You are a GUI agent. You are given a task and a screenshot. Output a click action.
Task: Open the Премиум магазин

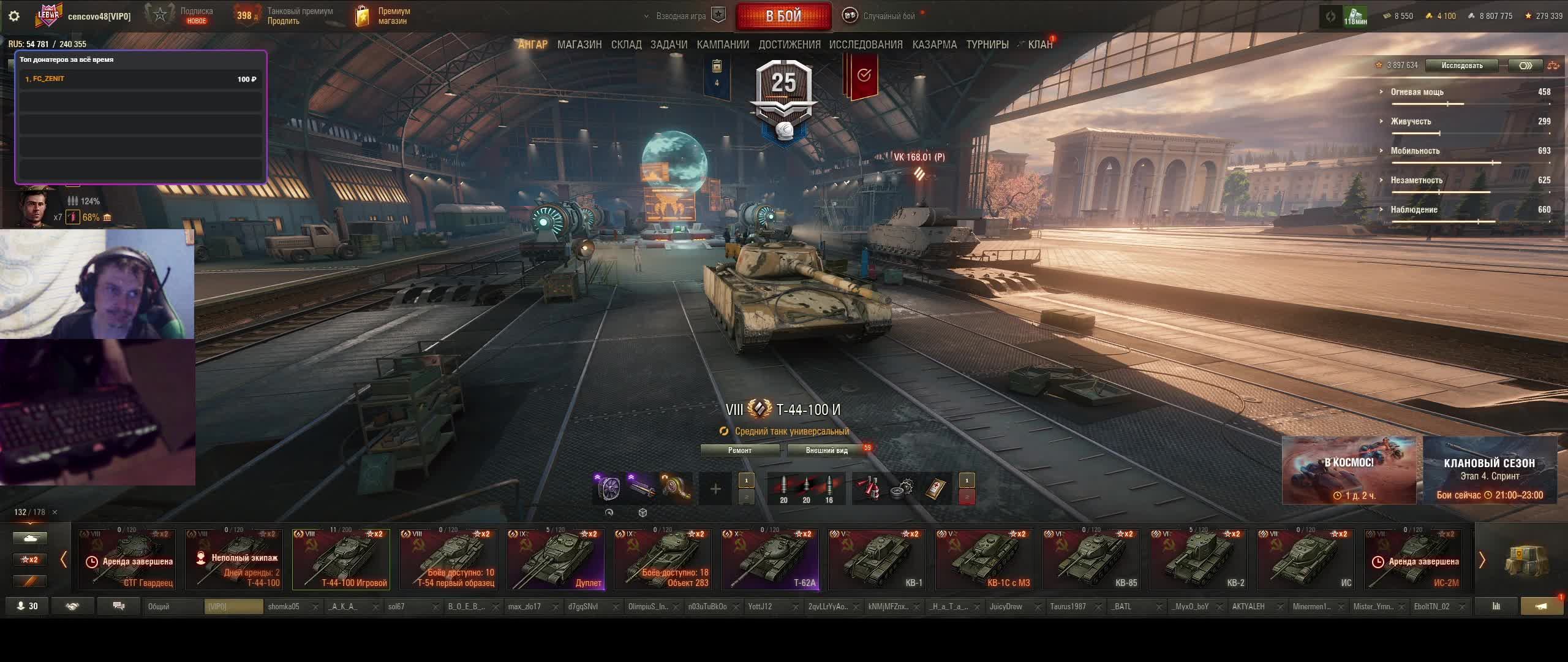[x=385, y=16]
